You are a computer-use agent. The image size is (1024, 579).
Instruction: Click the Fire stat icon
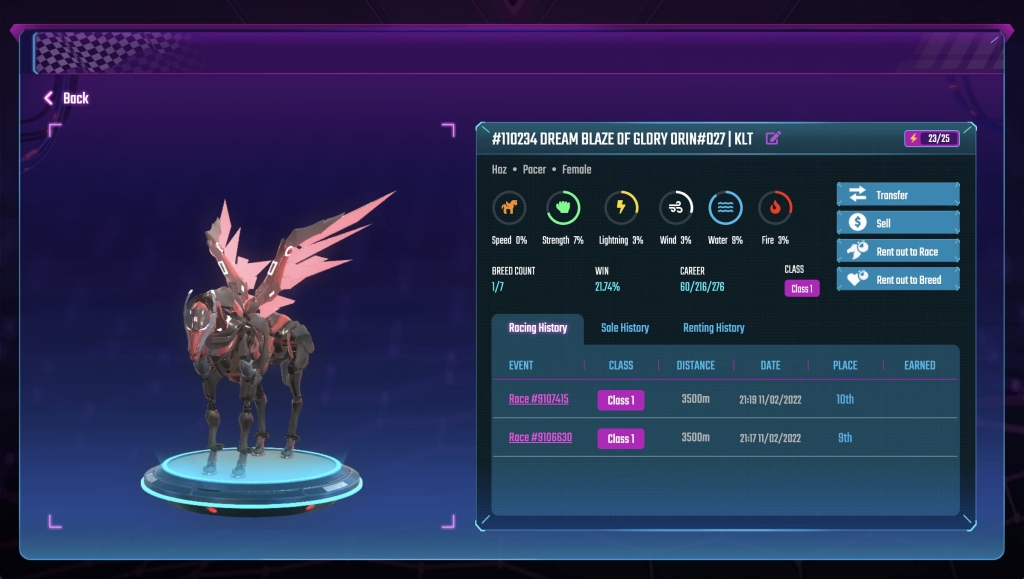click(x=775, y=208)
